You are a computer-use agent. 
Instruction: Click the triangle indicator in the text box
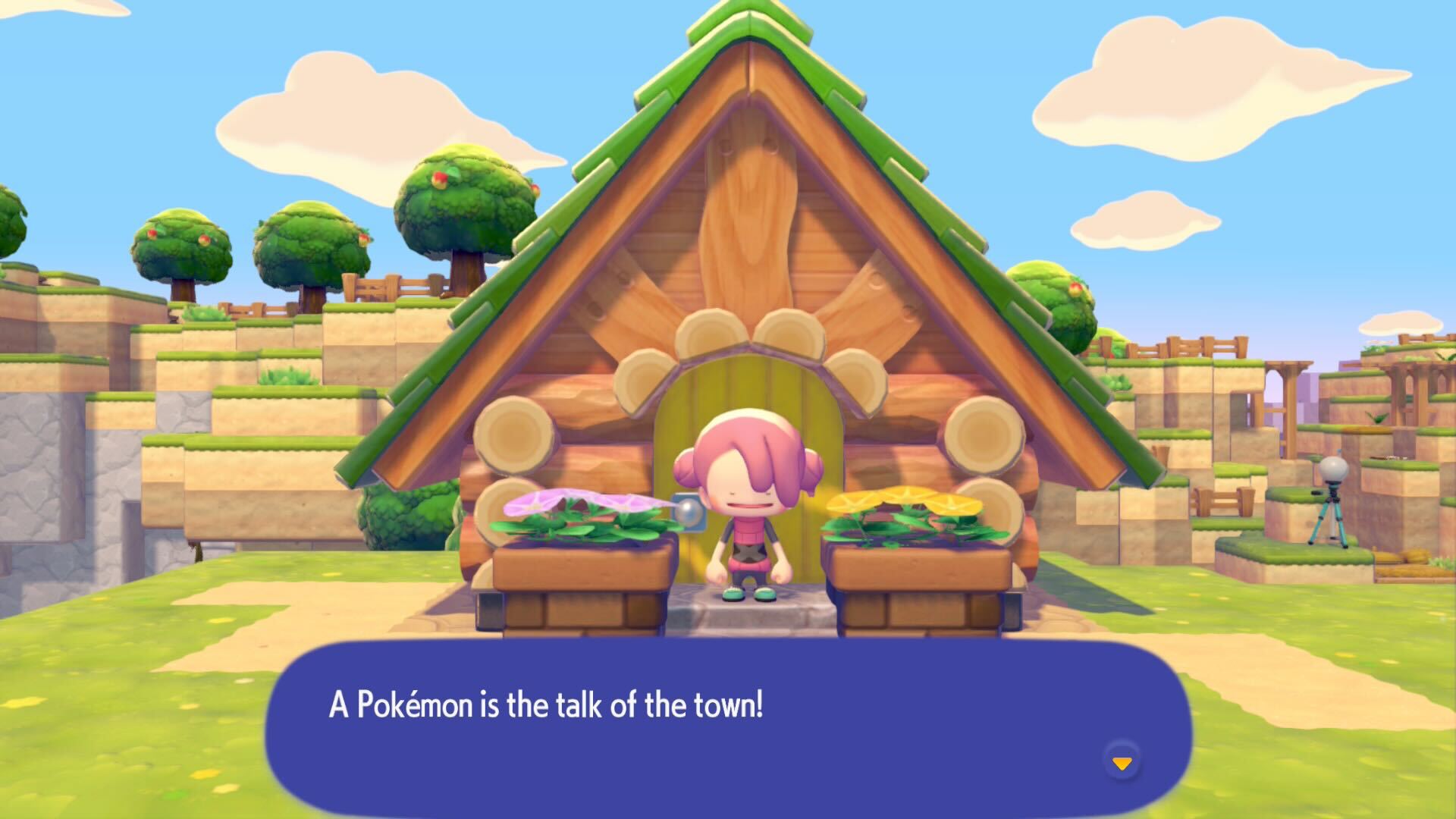click(x=1122, y=764)
